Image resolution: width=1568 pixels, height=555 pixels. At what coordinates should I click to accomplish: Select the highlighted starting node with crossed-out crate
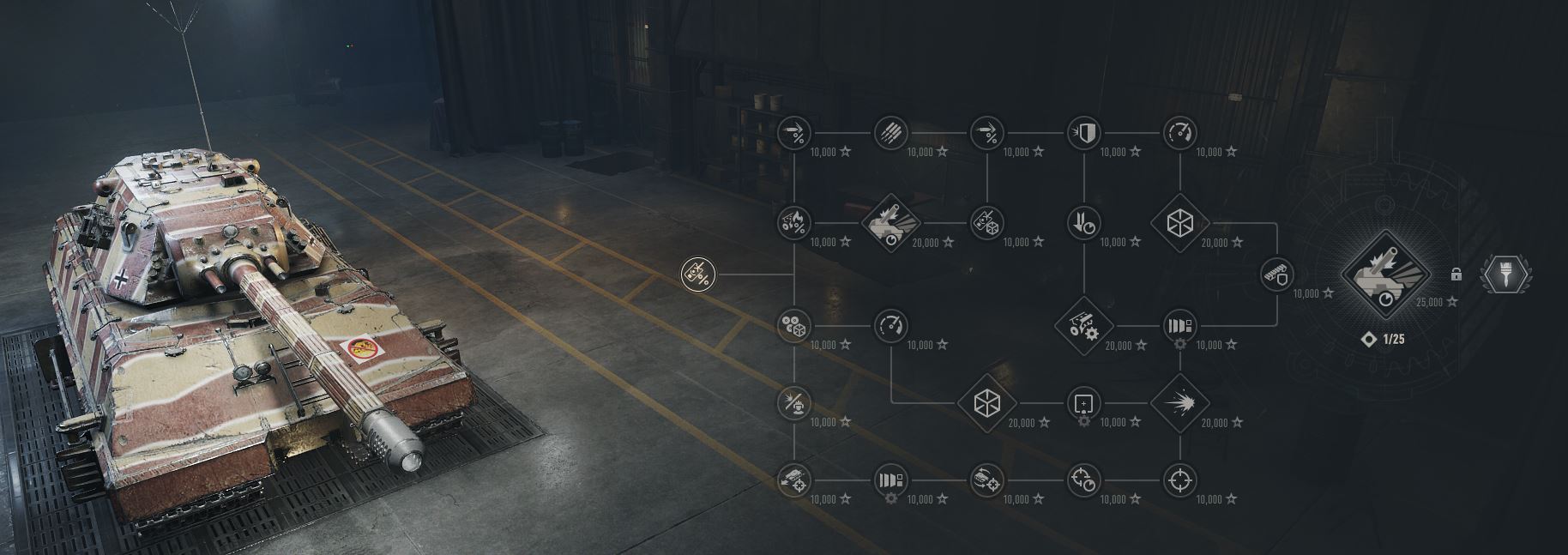[697, 274]
